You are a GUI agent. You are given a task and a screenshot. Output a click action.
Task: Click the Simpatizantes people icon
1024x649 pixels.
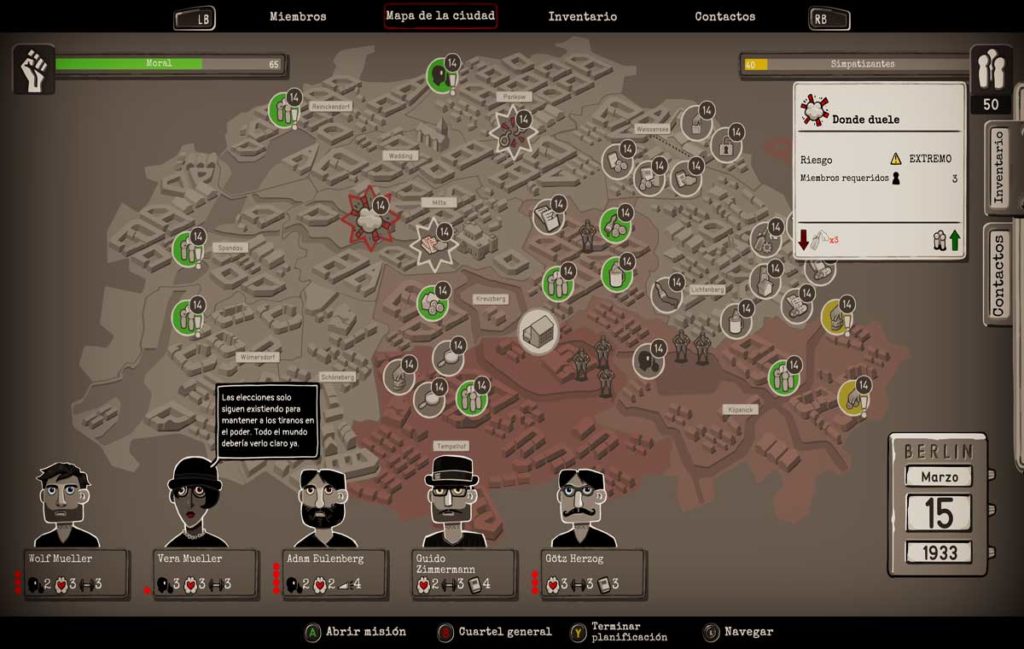990,68
